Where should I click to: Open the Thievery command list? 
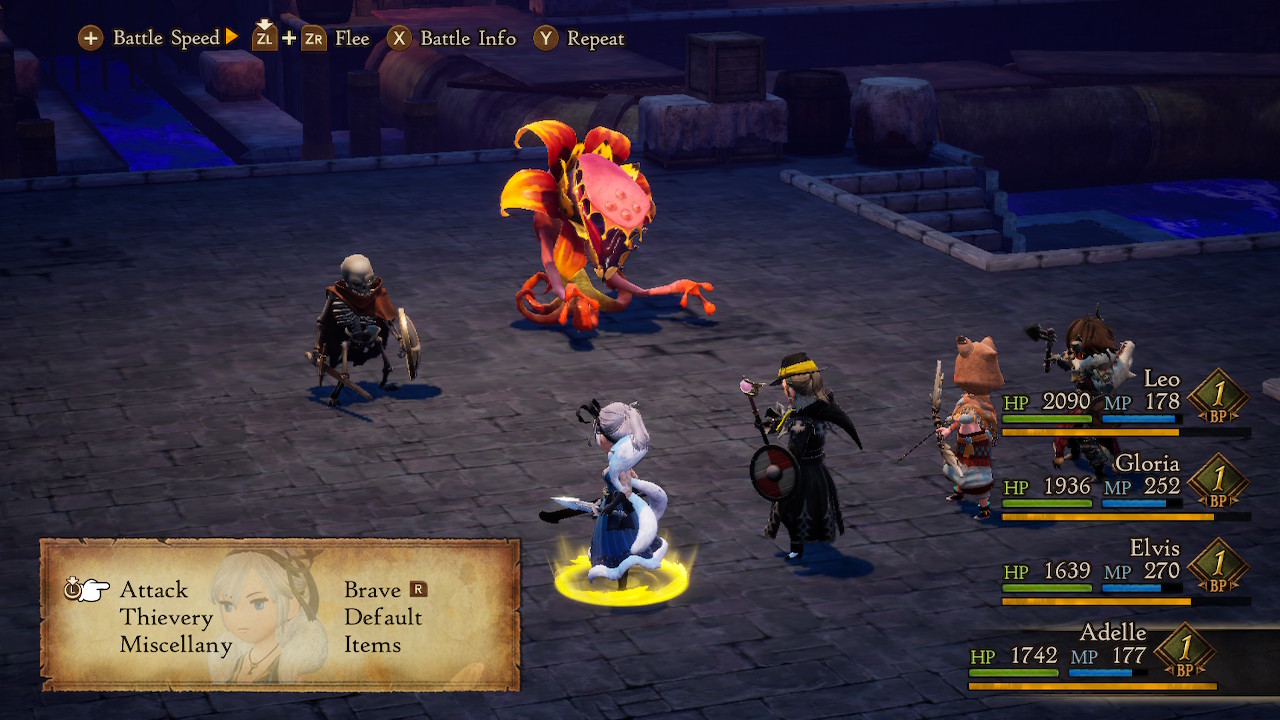(x=166, y=618)
